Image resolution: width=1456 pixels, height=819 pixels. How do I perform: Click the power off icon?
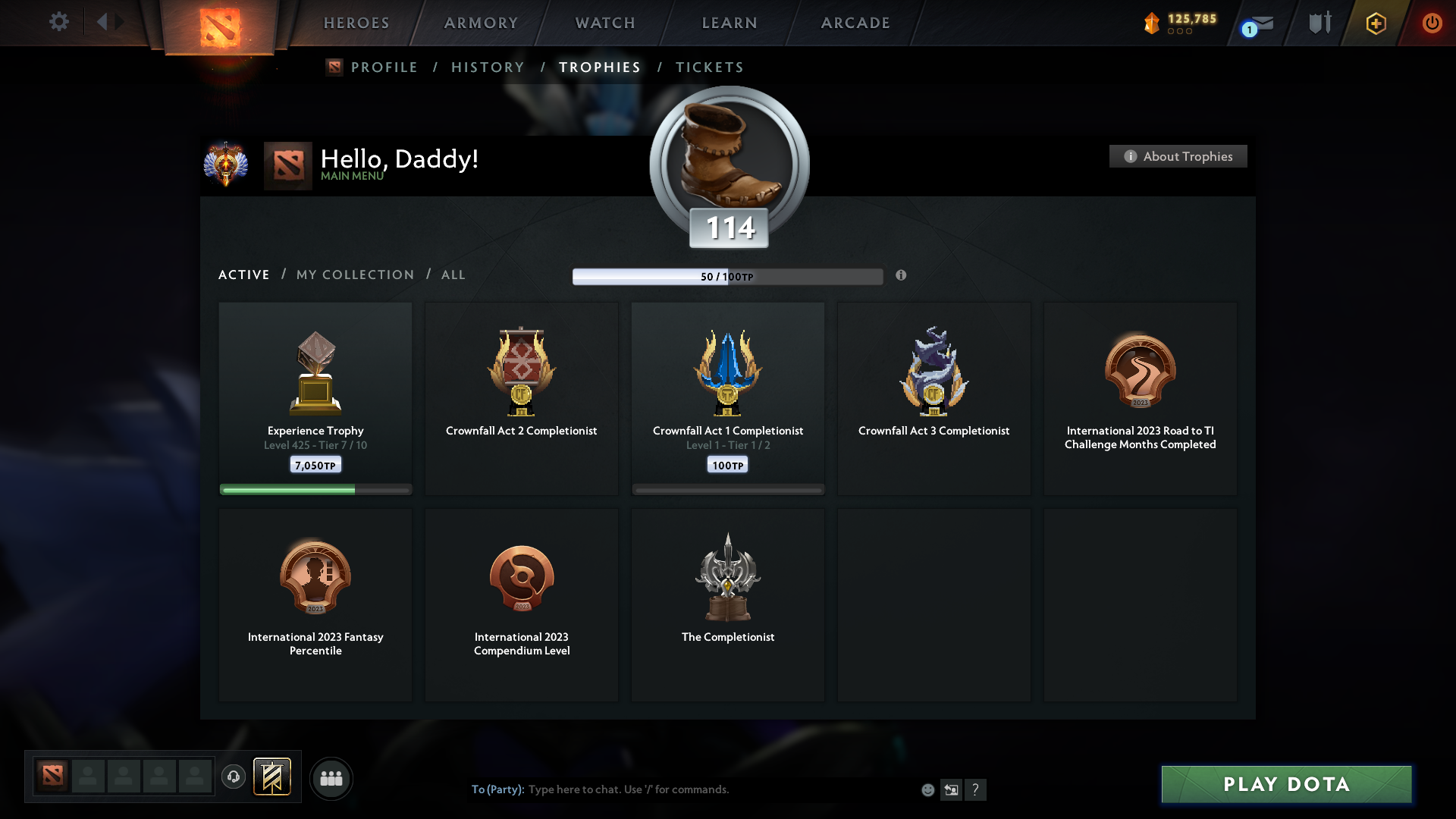point(1432,23)
